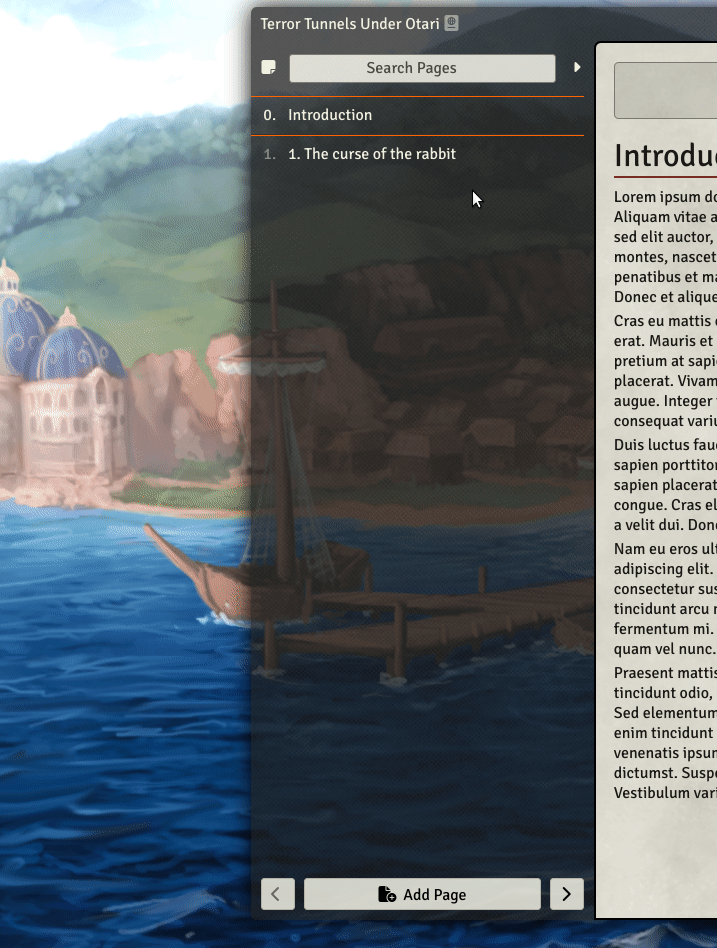The width and height of the screenshot is (717, 948).
Task: Click the ID icon beside the journal title
Action: click(x=452, y=23)
